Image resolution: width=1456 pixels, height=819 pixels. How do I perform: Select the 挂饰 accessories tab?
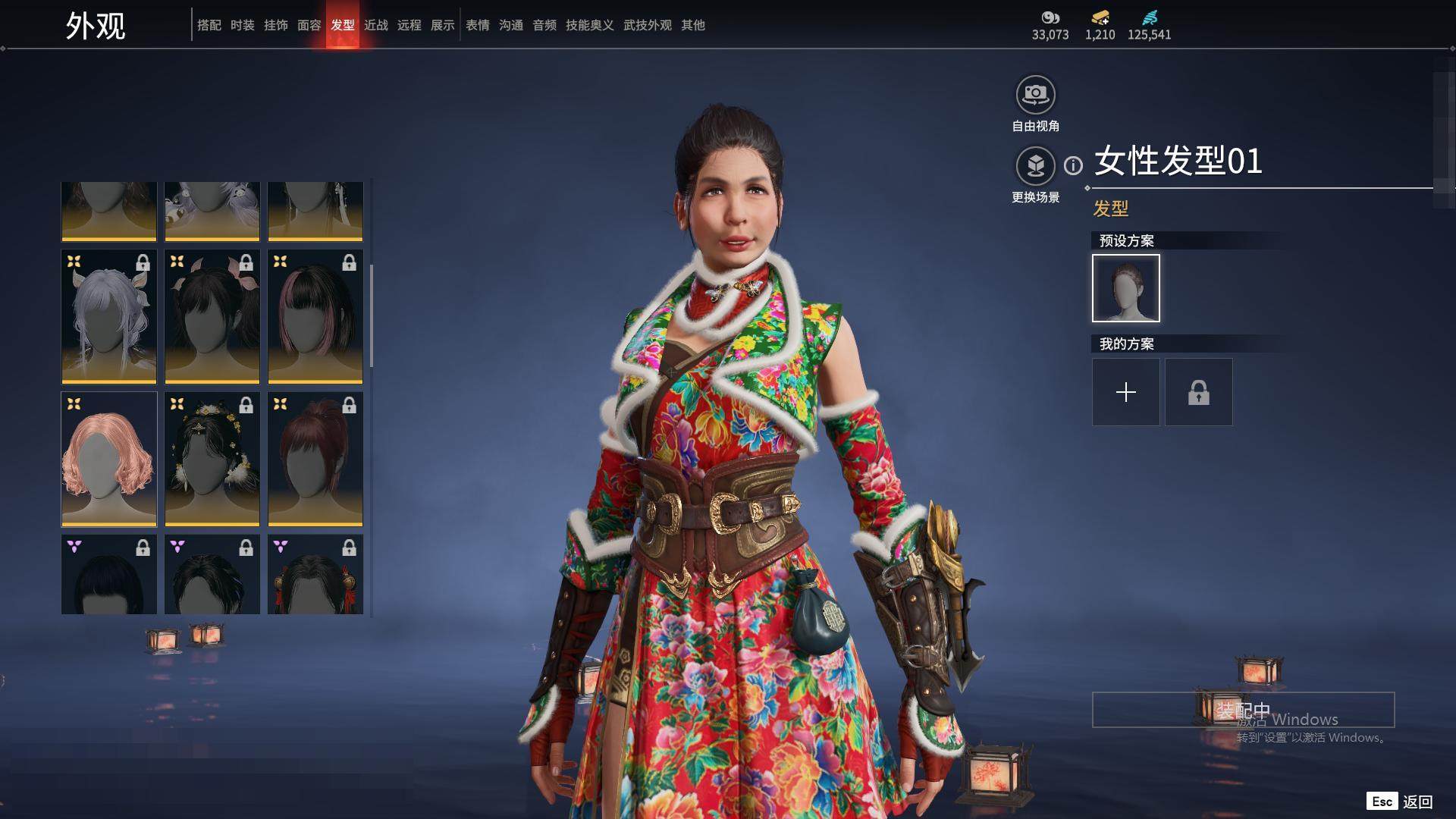tap(276, 25)
